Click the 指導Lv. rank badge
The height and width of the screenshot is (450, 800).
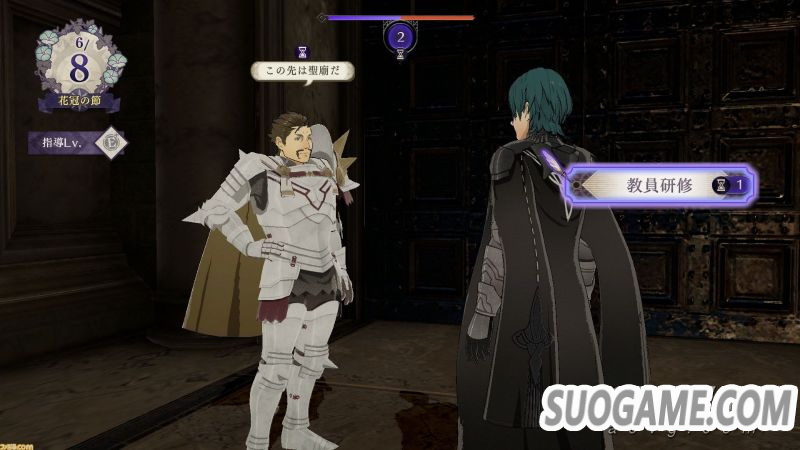pyautogui.click(x=110, y=142)
